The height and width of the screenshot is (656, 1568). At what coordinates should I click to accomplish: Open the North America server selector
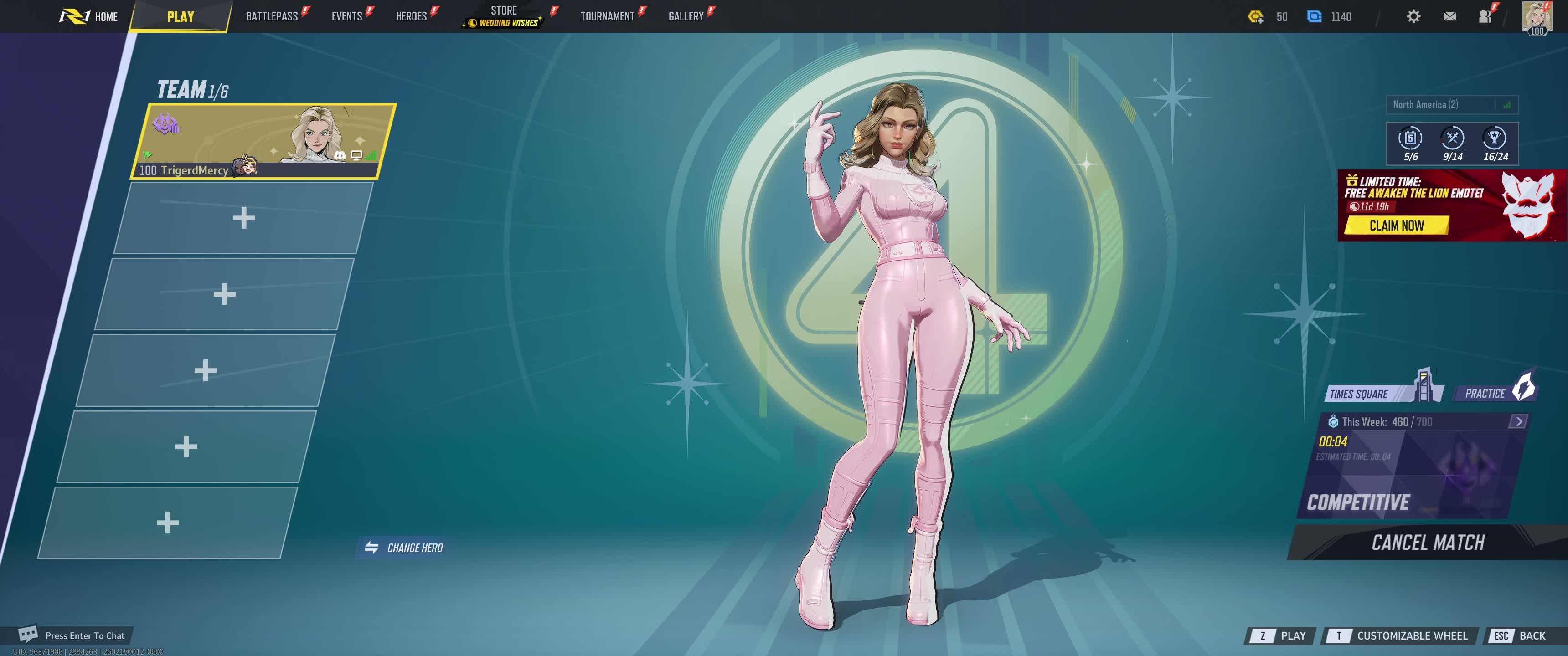pos(1451,105)
